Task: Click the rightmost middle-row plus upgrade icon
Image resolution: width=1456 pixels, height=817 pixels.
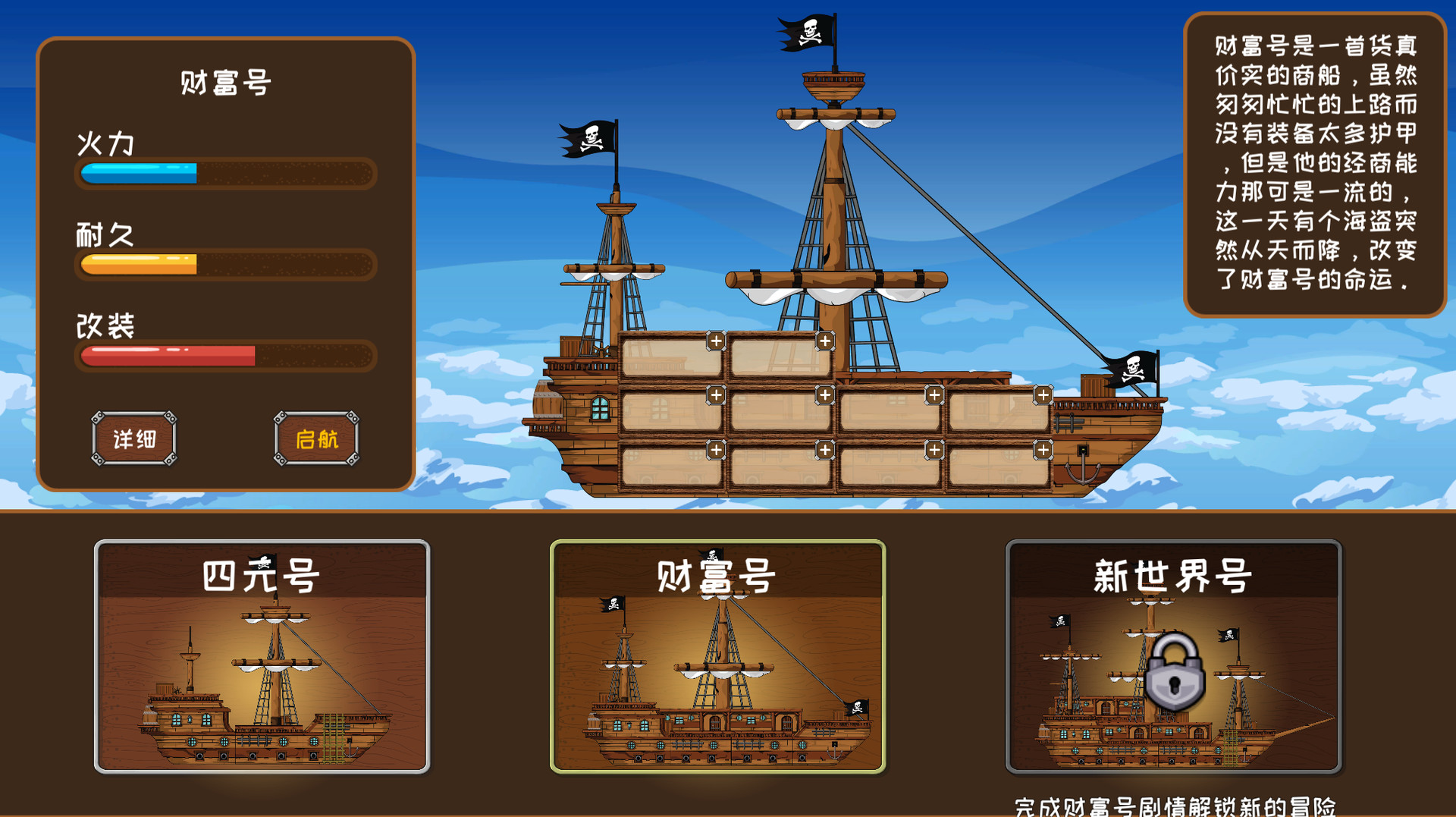Action: pos(1042,394)
